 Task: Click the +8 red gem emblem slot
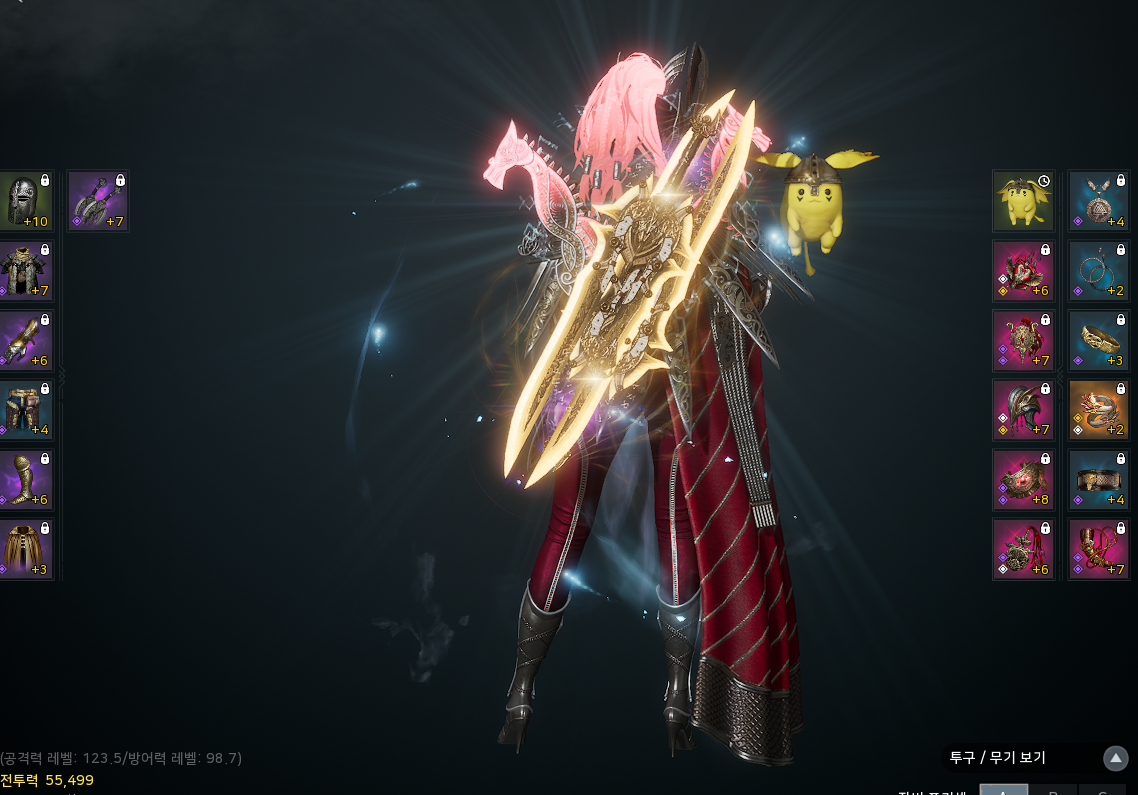pos(1023,479)
